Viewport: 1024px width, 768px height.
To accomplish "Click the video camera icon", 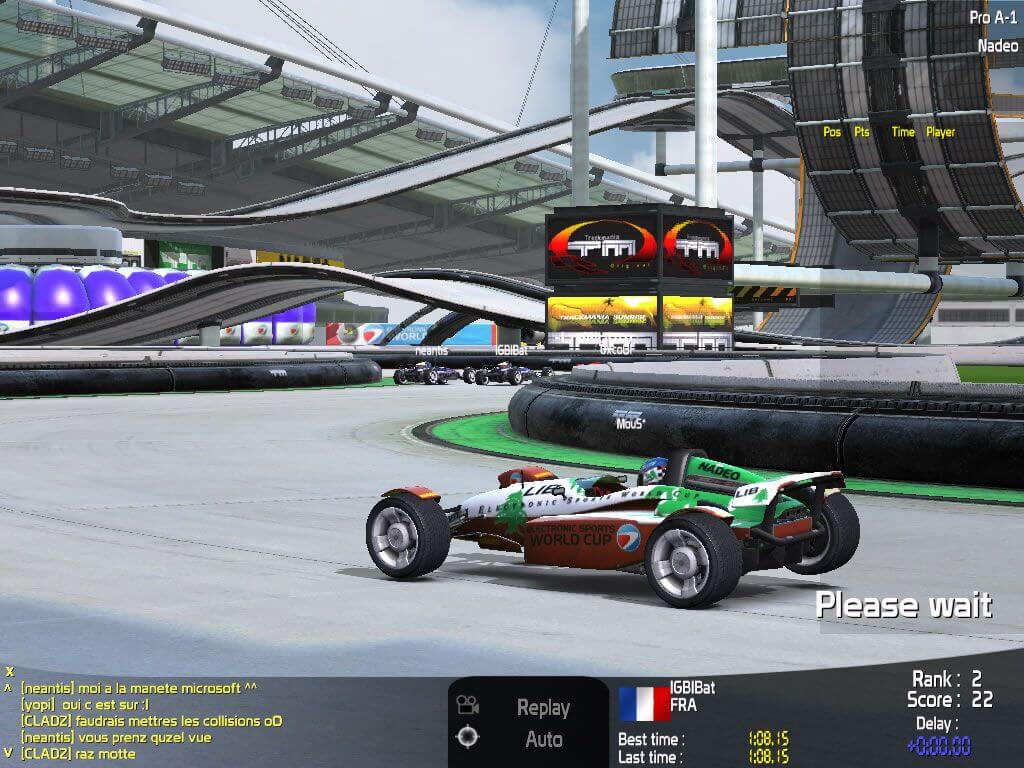I will coord(468,705).
